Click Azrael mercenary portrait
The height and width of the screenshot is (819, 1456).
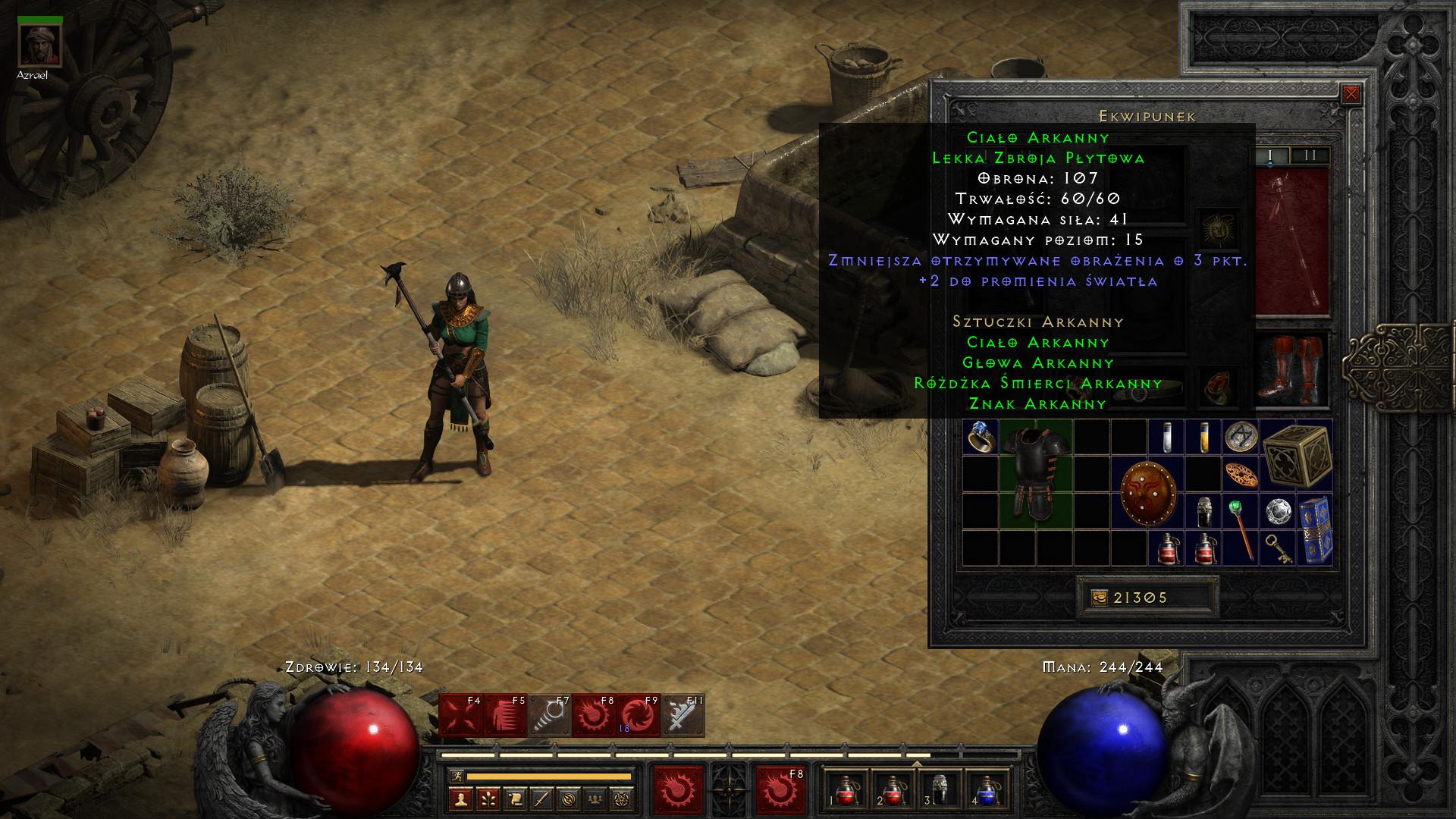(39, 45)
